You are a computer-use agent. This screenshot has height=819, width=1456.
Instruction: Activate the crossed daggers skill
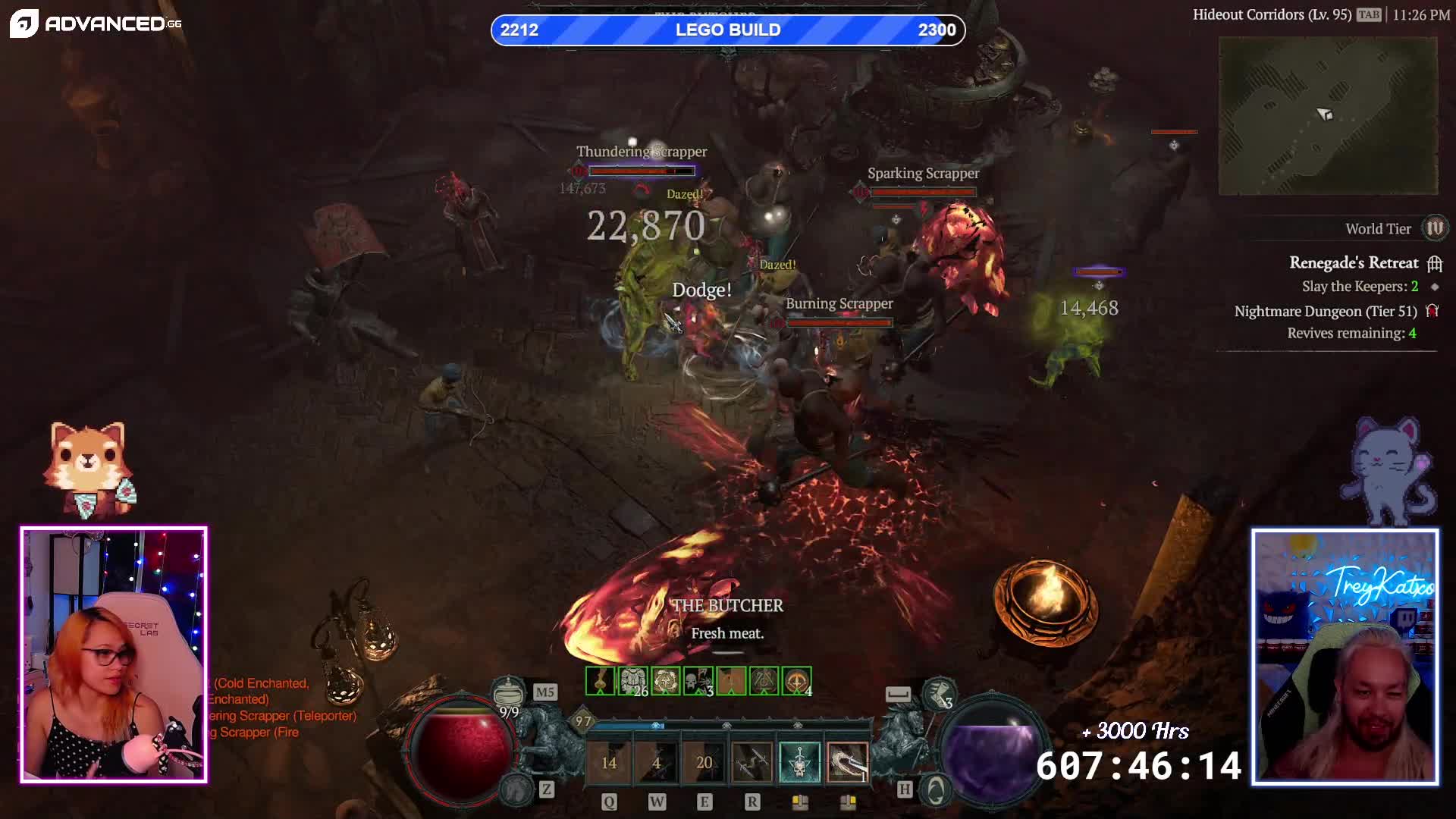752,762
